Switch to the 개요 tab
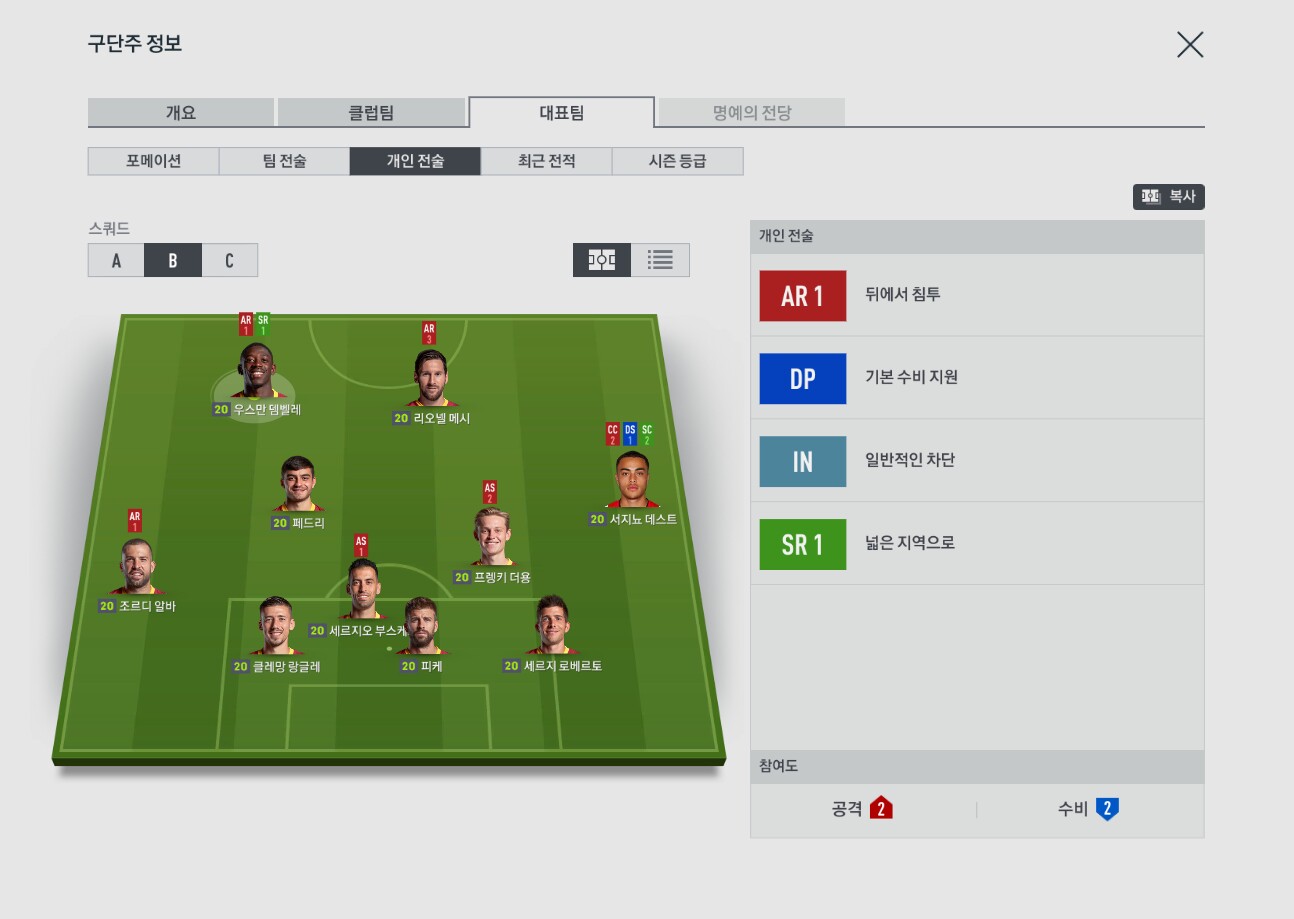 [181, 112]
